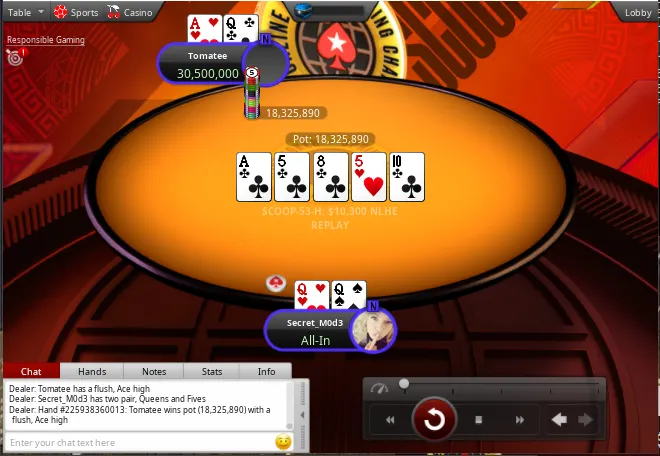
Task: Open the emoji picker in chat
Action: (x=283, y=442)
